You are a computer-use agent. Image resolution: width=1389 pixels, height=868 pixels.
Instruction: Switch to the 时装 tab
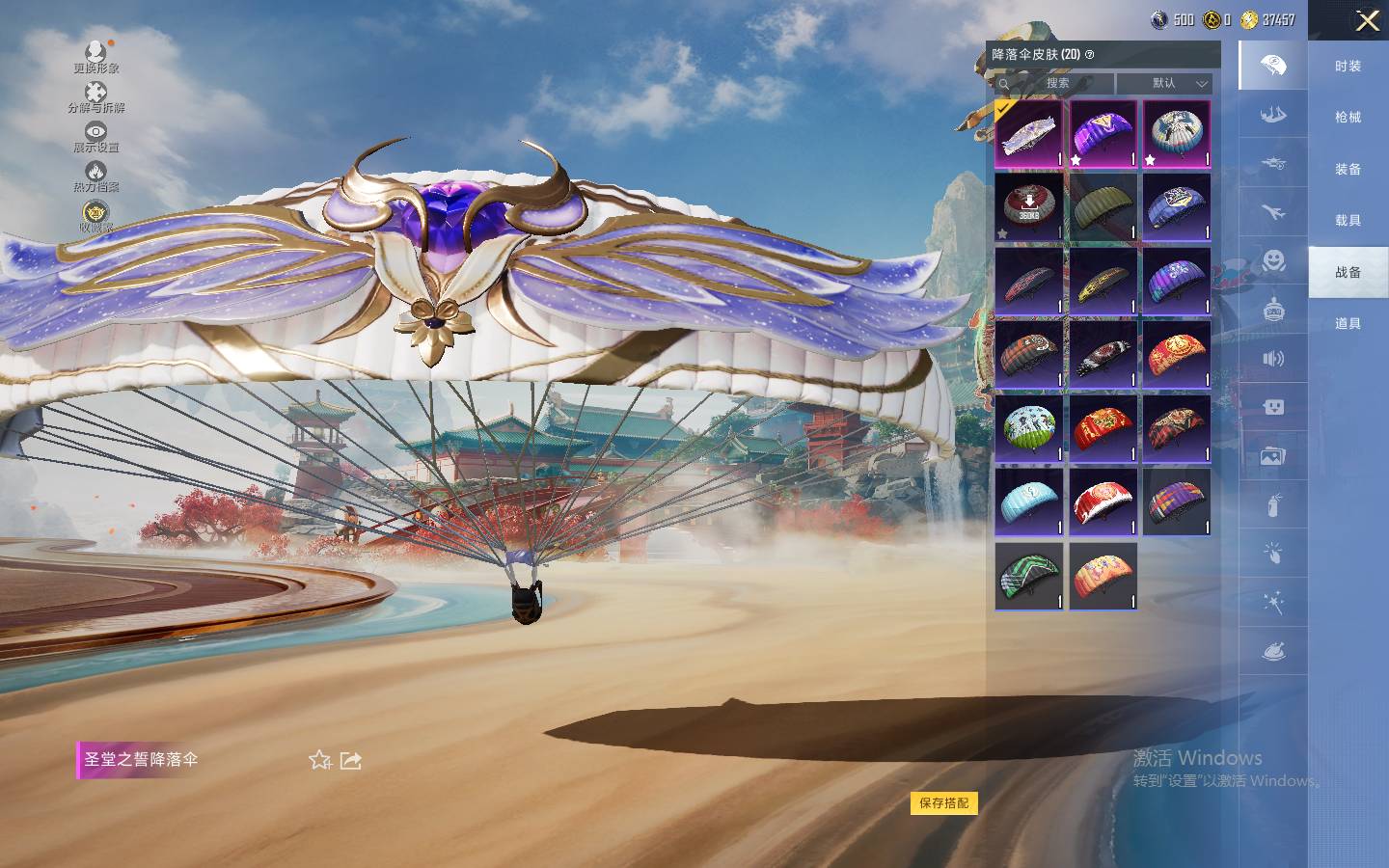click(x=1348, y=66)
